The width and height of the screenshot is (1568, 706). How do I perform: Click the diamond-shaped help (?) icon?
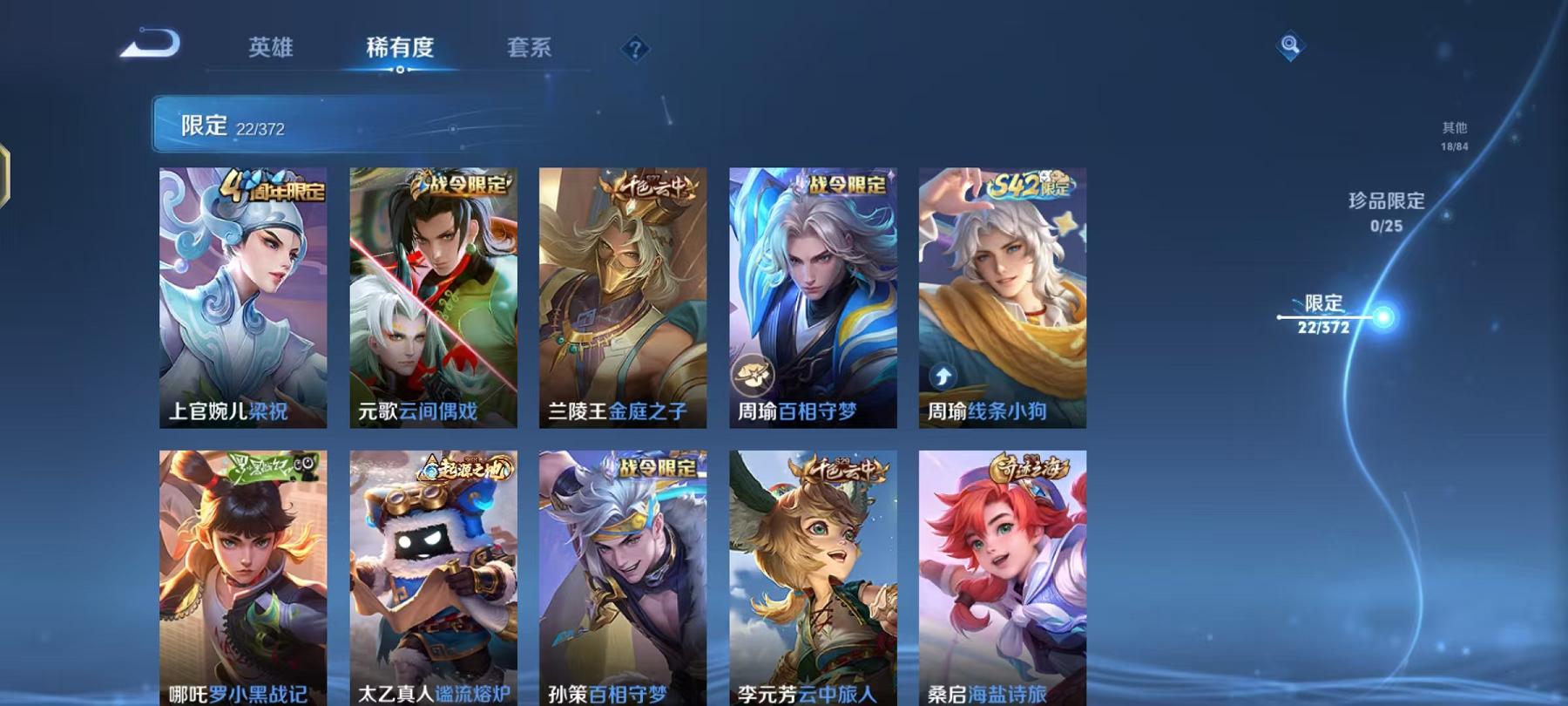[x=636, y=49]
